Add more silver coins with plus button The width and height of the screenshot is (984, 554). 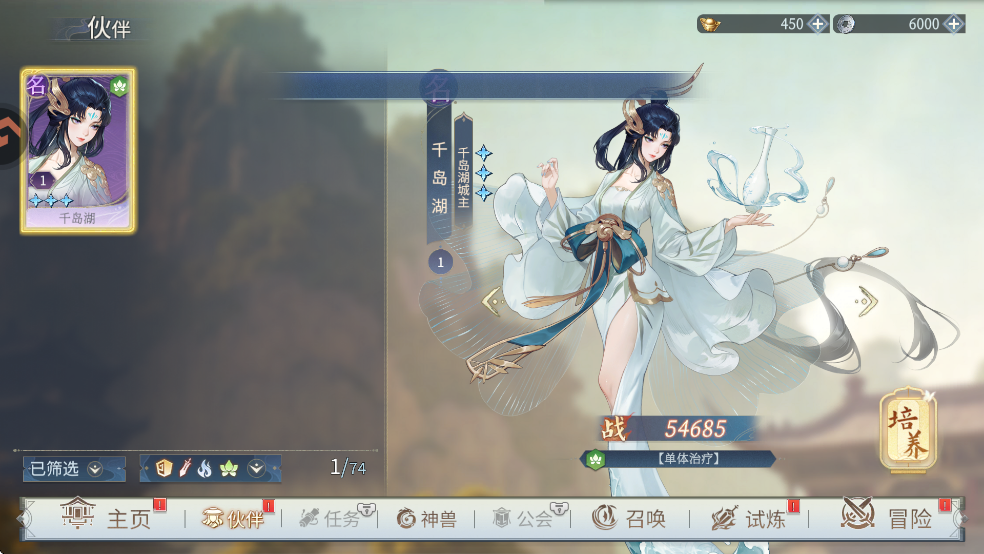(953, 24)
